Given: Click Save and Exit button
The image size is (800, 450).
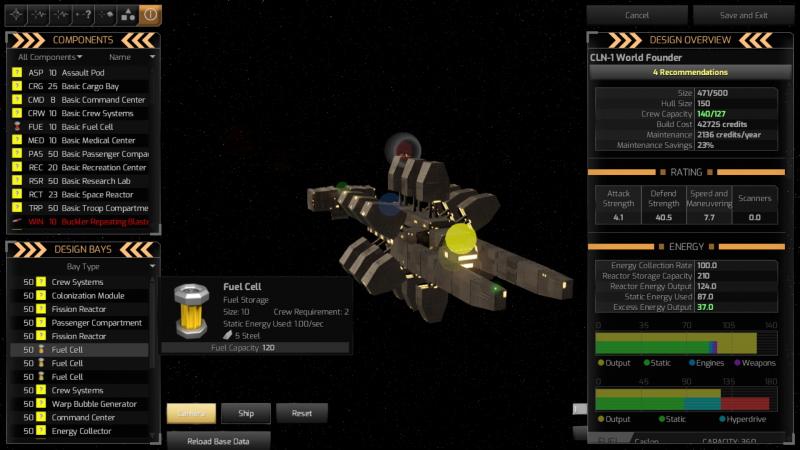Looking at the screenshot, I should (744, 15).
